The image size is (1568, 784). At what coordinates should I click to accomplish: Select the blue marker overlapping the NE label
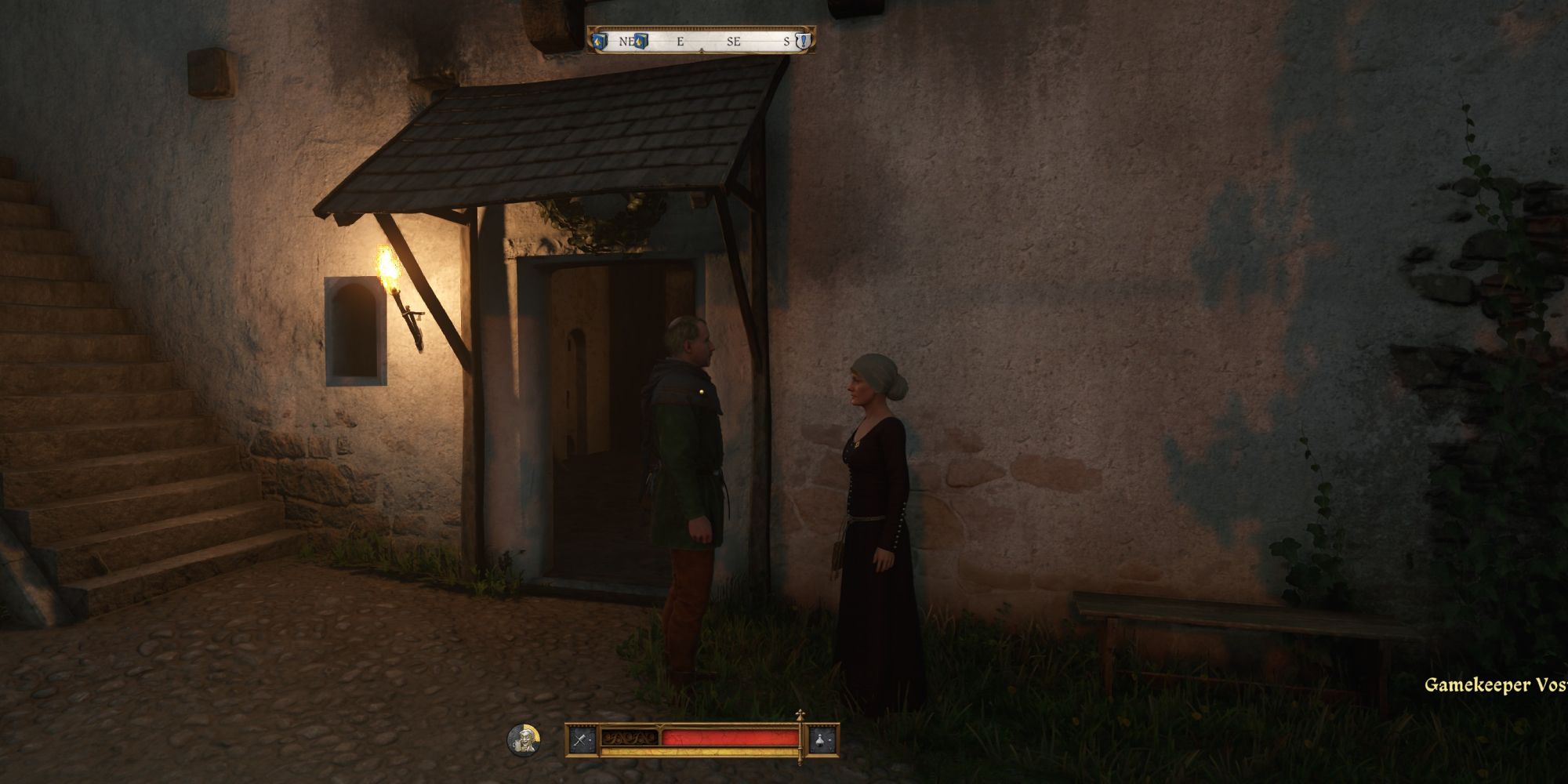coord(641,41)
